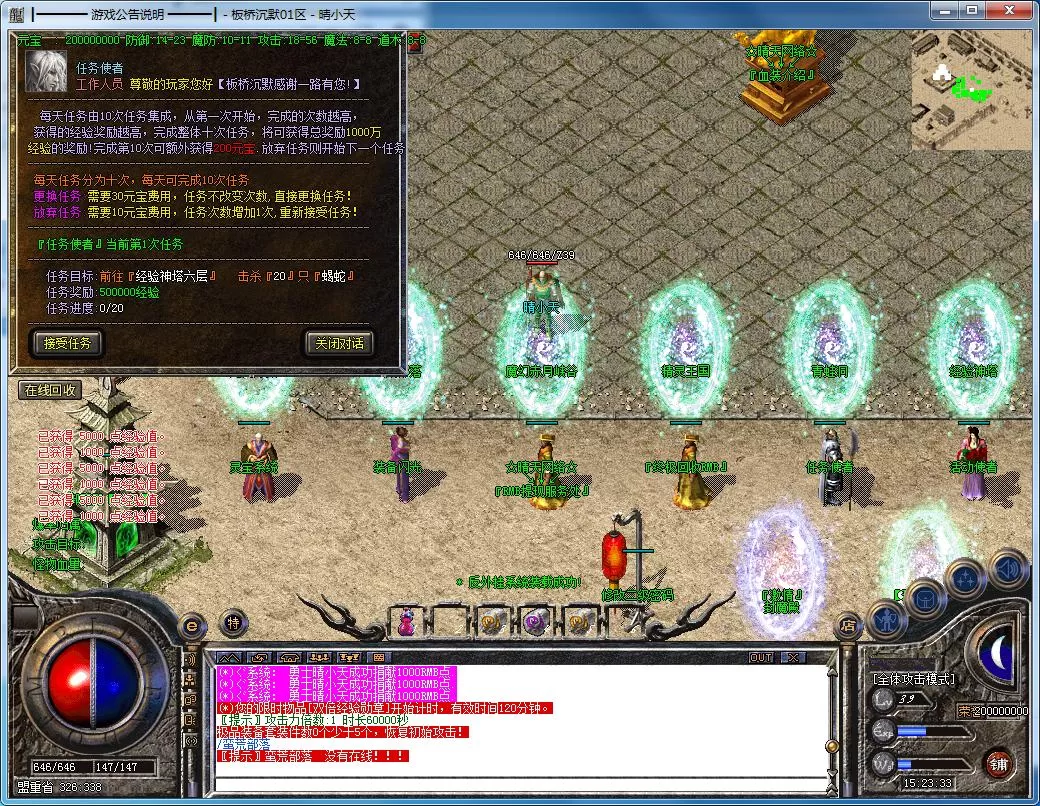The width and height of the screenshot is (1040, 806).
Task: Open the 在线回收 online recycling button
Action: pos(50,390)
